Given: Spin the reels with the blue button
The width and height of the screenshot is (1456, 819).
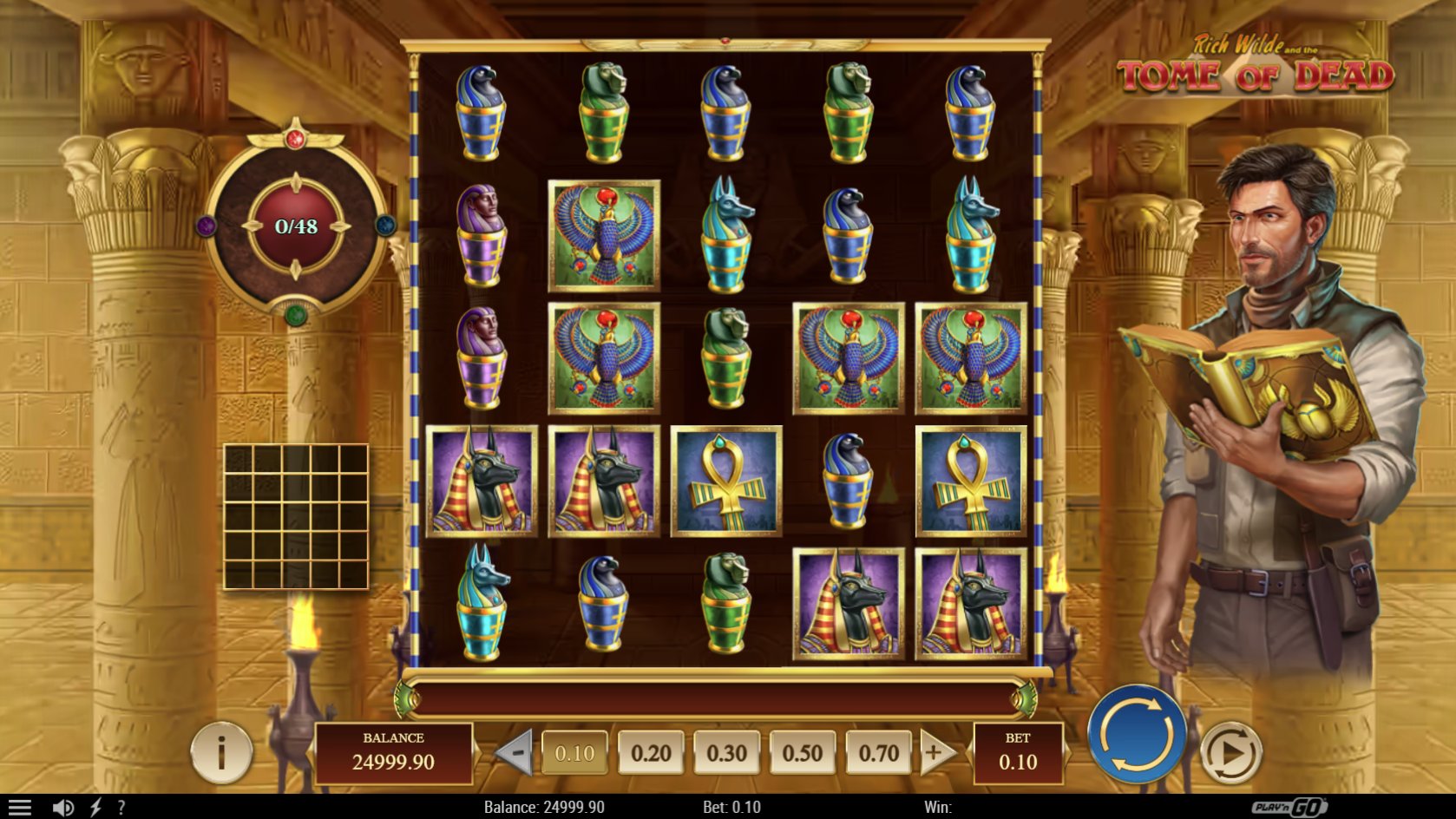Looking at the screenshot, I should click(1136, 735).
